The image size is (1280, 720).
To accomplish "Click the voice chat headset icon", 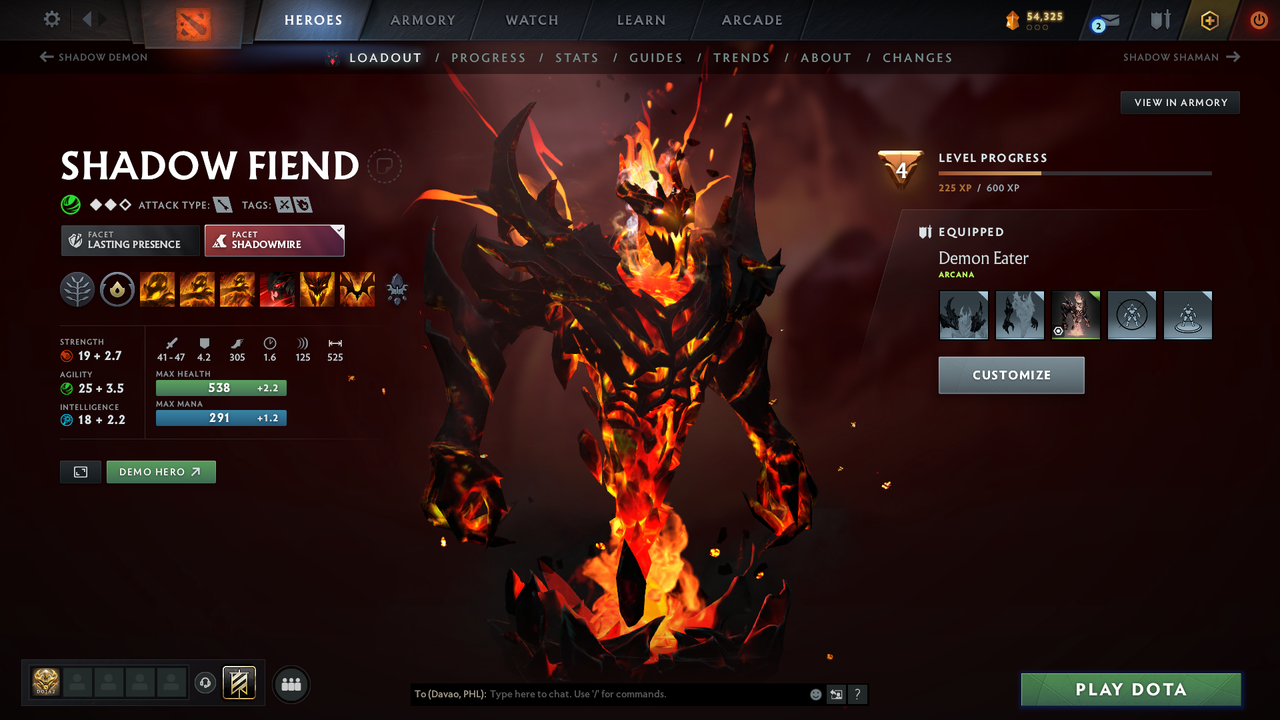I will (x=207, y=683).
